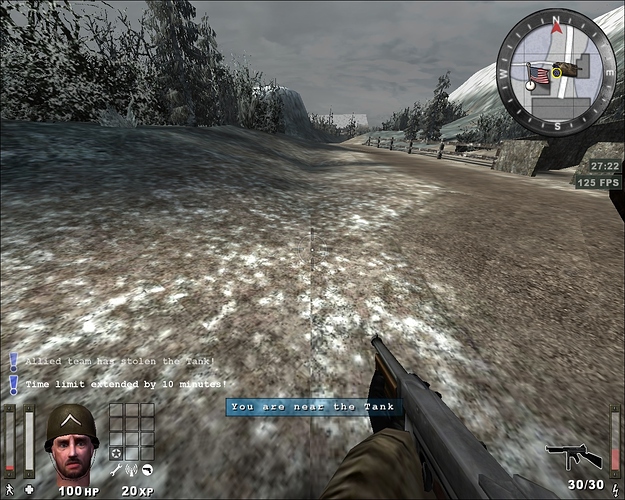This screenshot has height=500, width=625.
Task: Click the Thompson submachine gun weapon icon
Action: pyautogui.click(x=573, y=457)
